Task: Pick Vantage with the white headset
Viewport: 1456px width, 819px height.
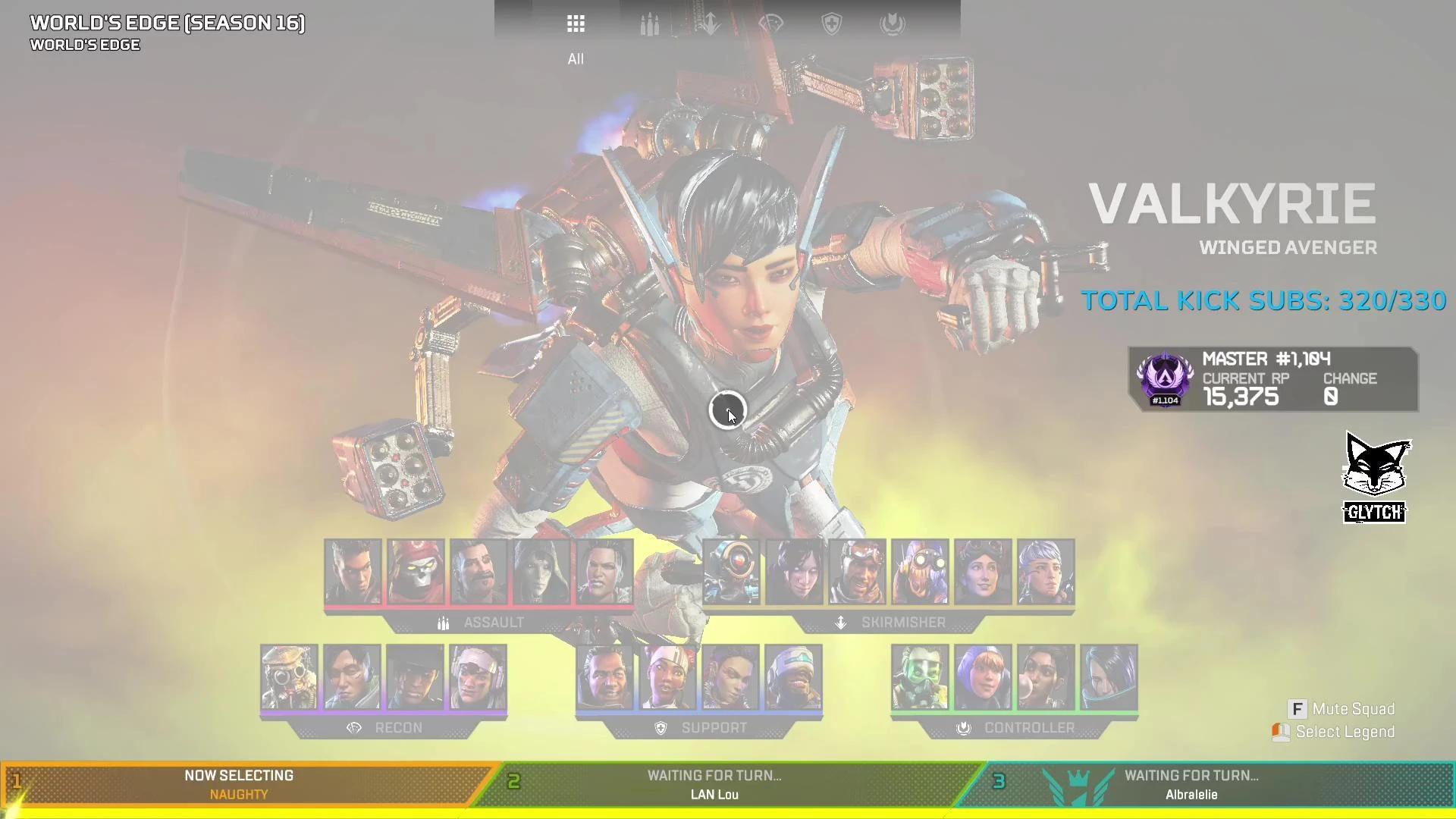Action: [x=478, y=677]
